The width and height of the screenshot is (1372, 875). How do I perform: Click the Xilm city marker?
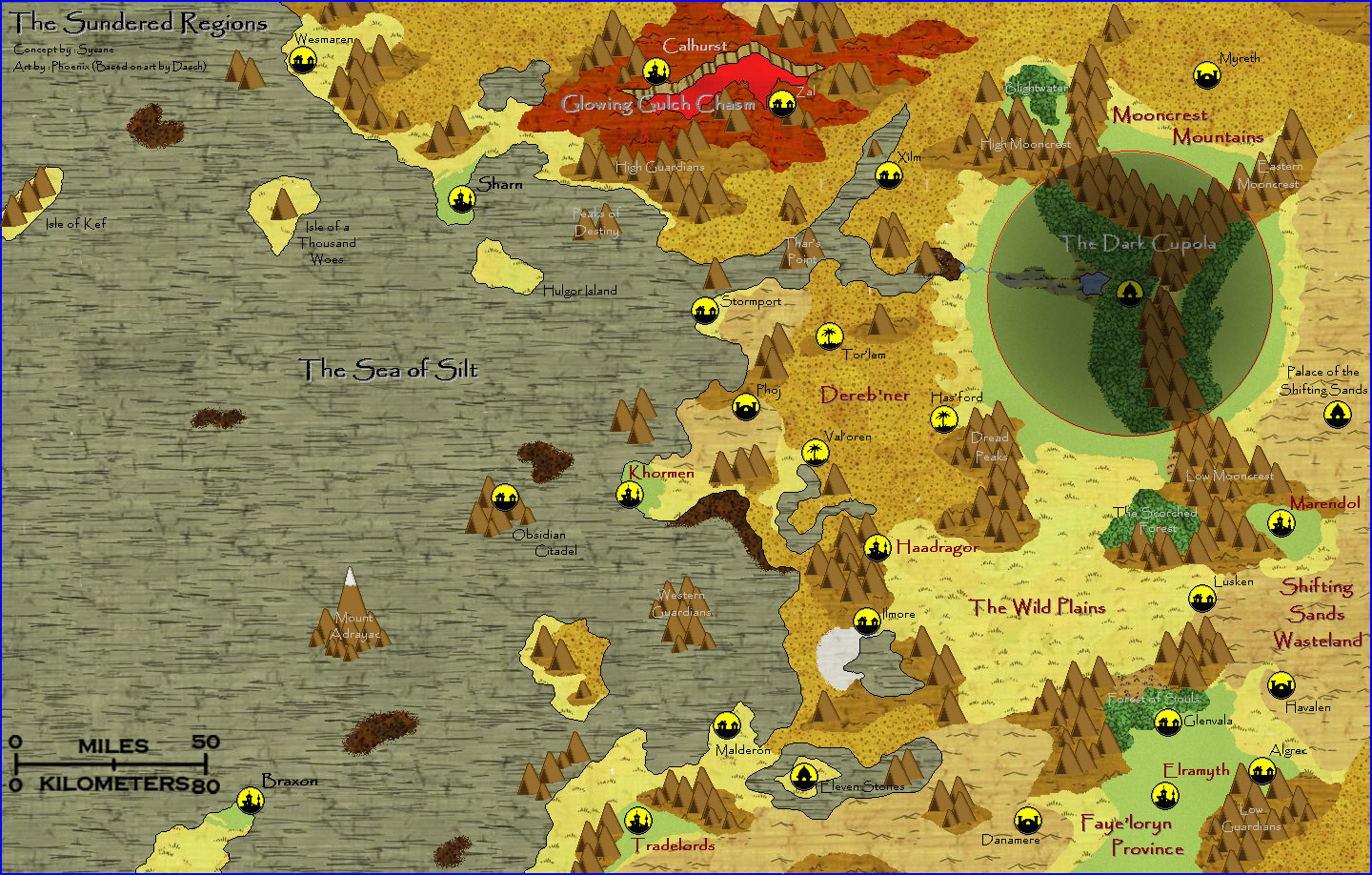tap(889, 175)
